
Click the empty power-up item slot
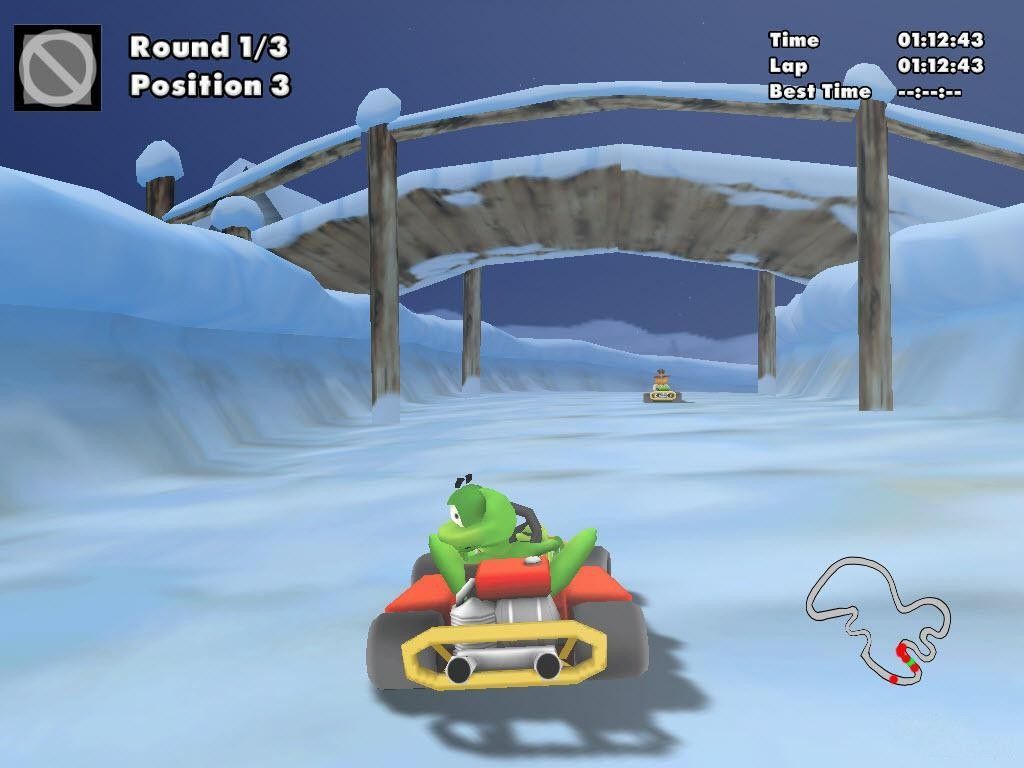coord(57,67)
